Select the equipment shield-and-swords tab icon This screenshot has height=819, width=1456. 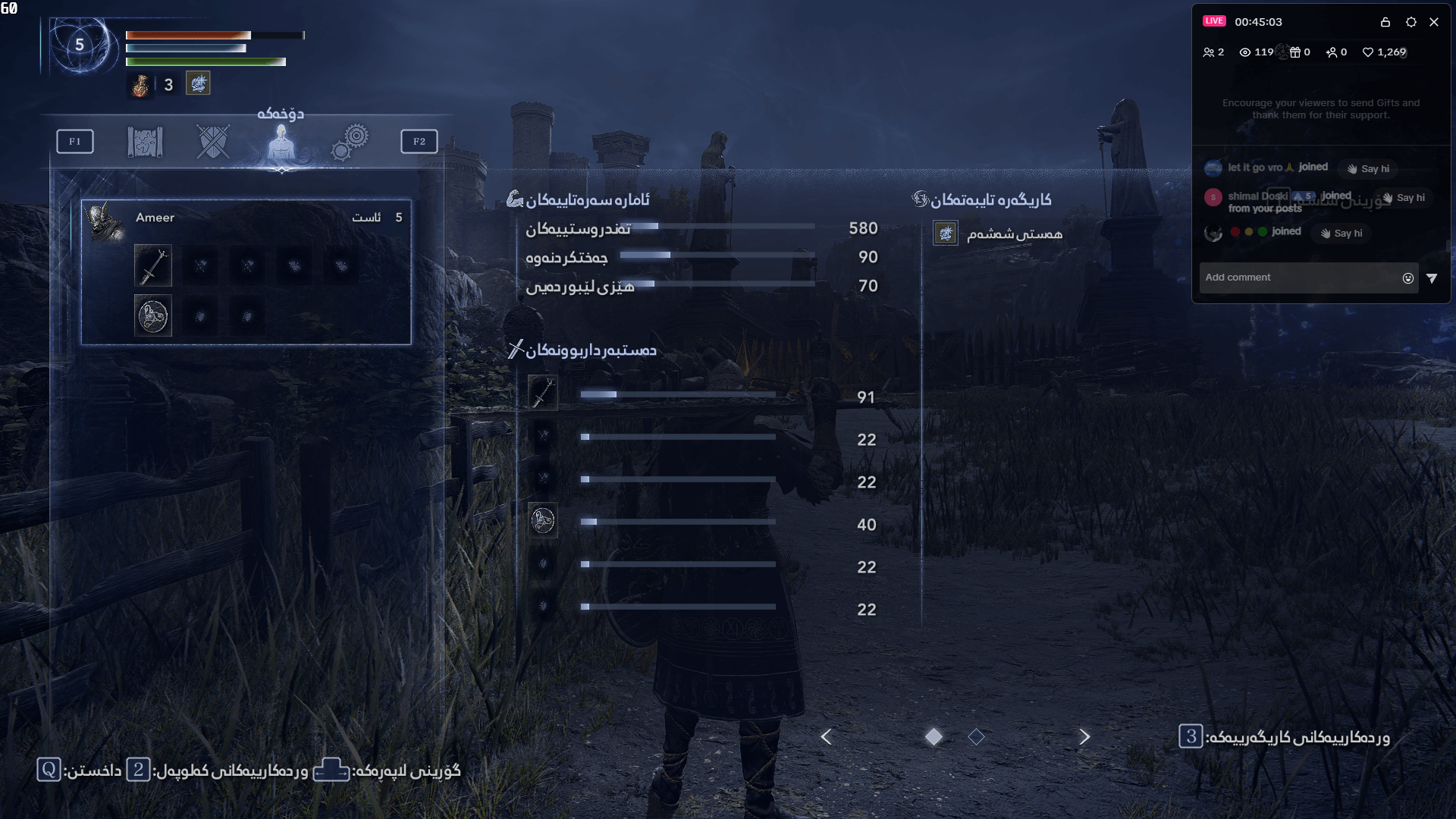pyautogui.click(x=213, y=140)
